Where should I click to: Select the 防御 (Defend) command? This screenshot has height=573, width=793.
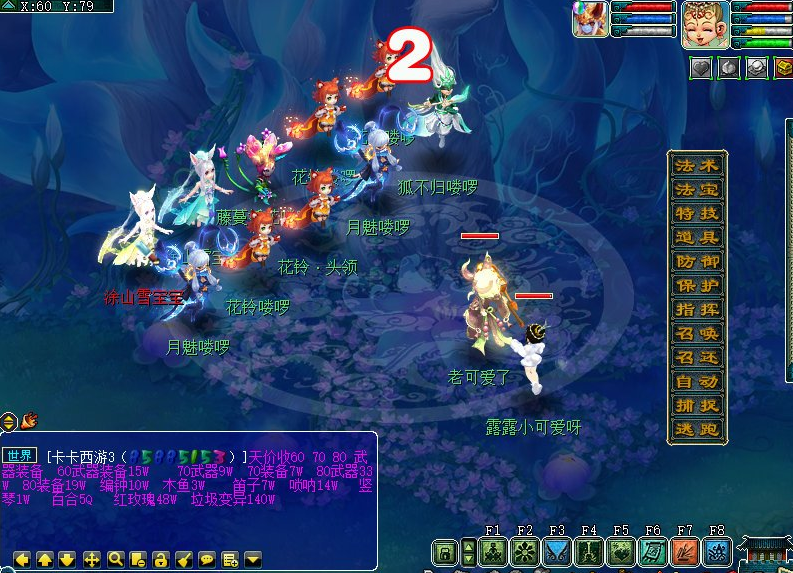[697, 261]
